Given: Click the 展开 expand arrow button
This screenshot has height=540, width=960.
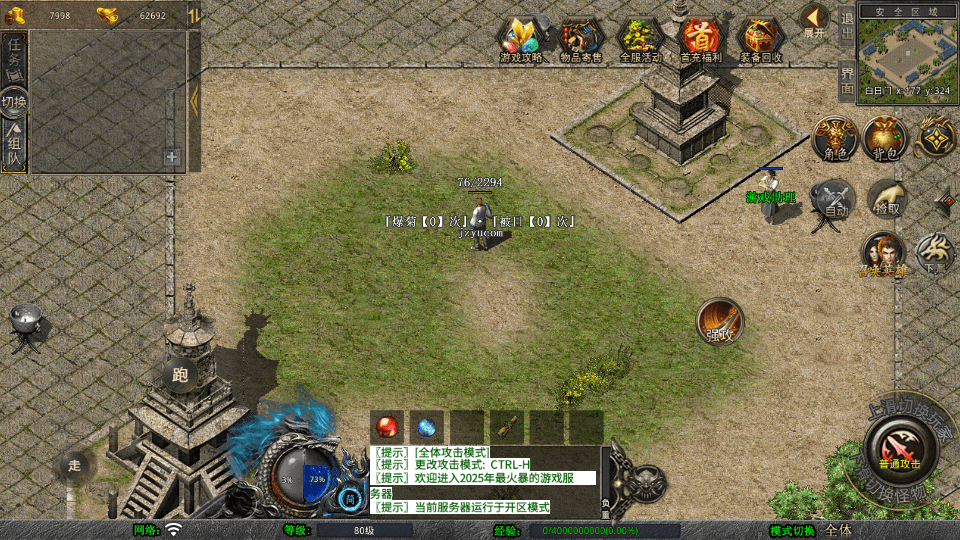Looking at the screenshot, I should click(815, 19).
